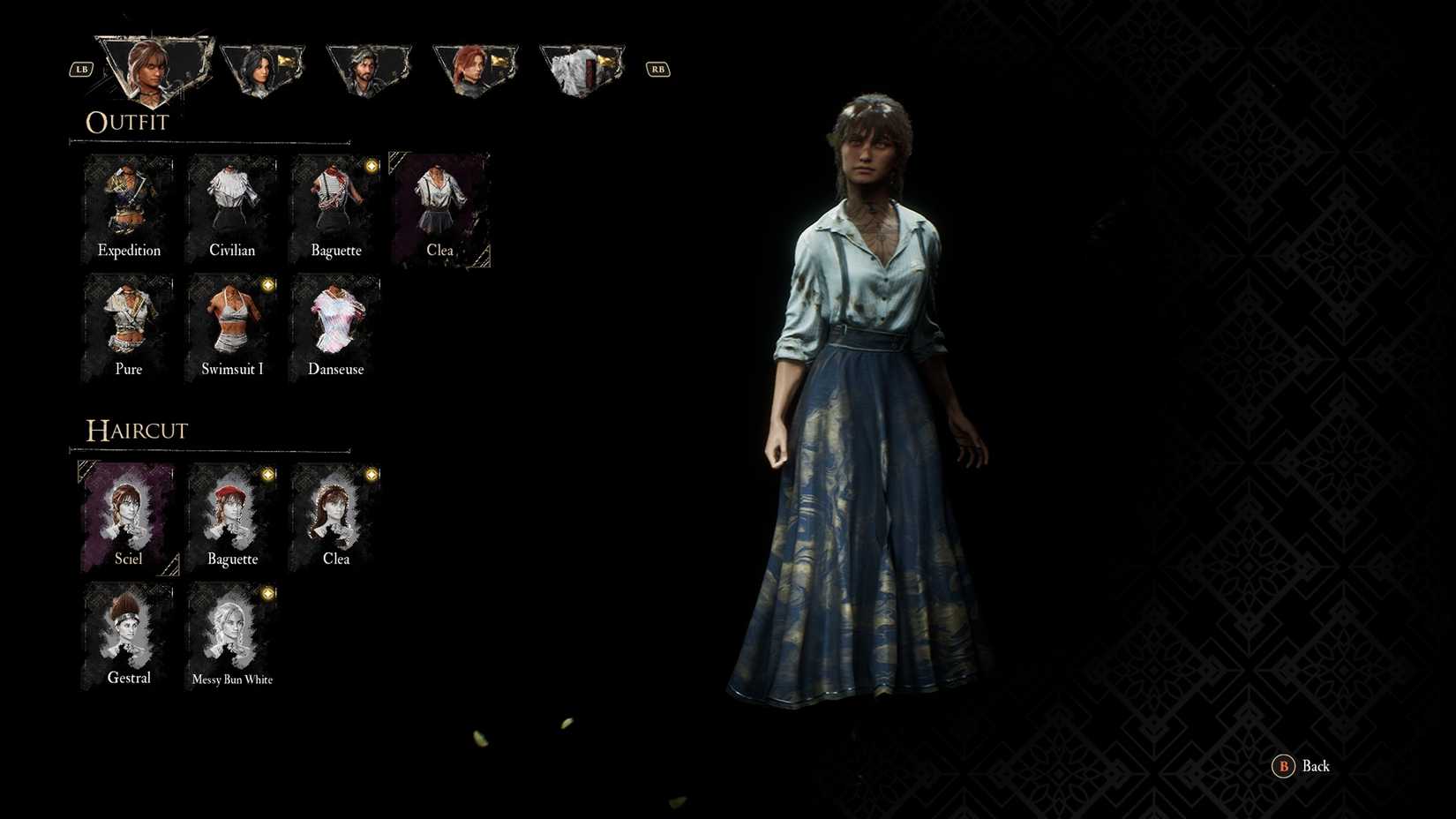Equip the Pure outfit

pos(128,322)
